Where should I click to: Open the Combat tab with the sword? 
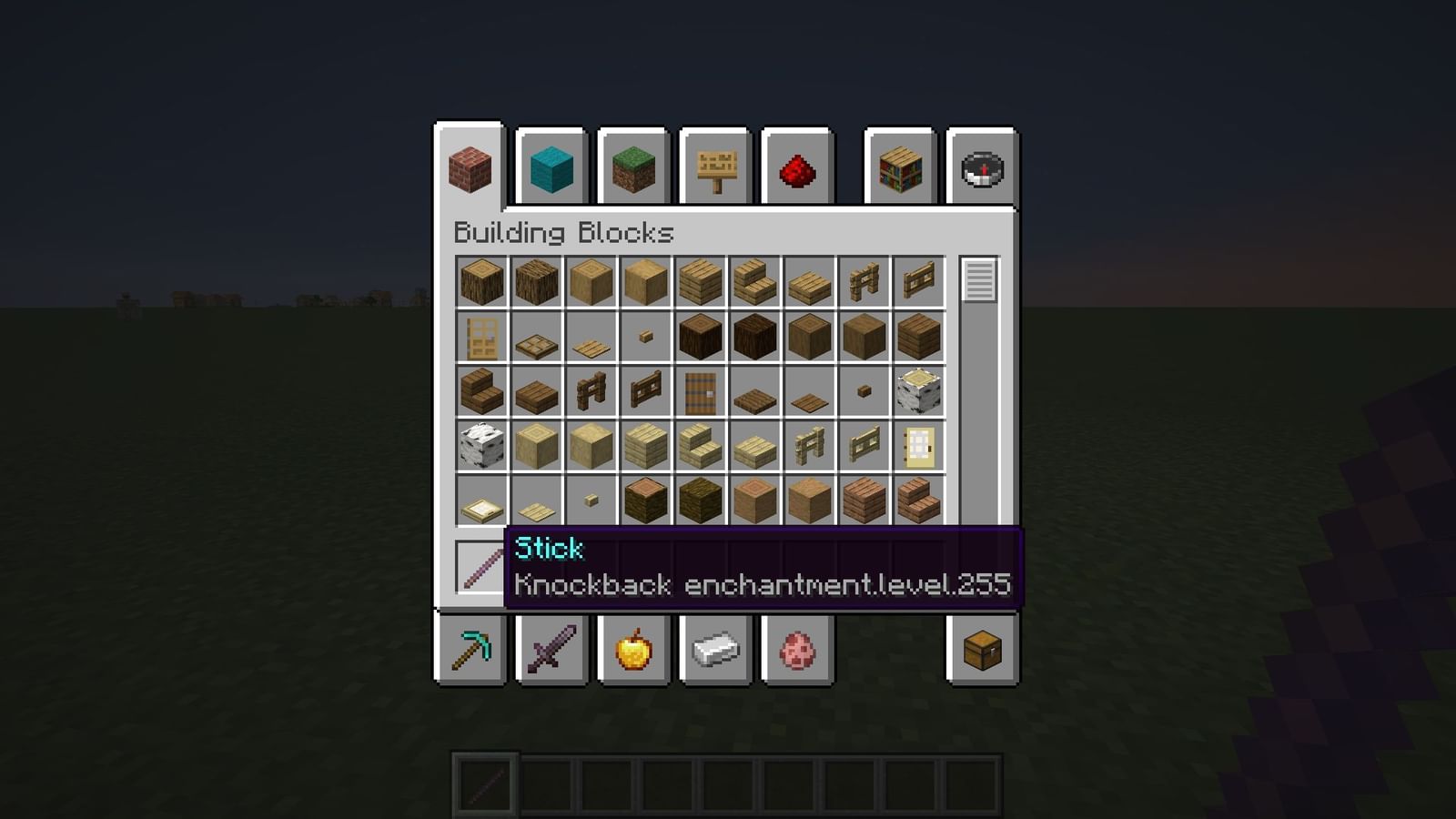[x=553, y=649]
